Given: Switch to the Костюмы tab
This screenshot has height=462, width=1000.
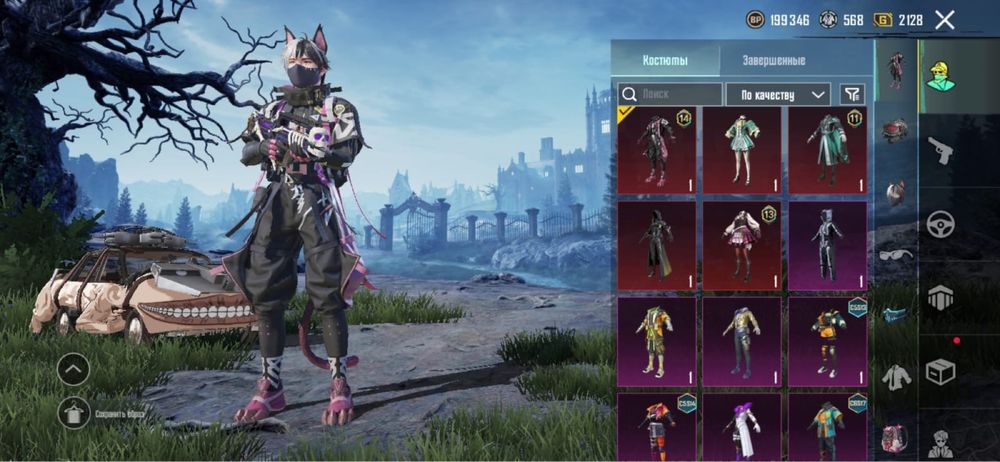Looking at the screenshot, I should pyautogui.click(x=665, y=60).
